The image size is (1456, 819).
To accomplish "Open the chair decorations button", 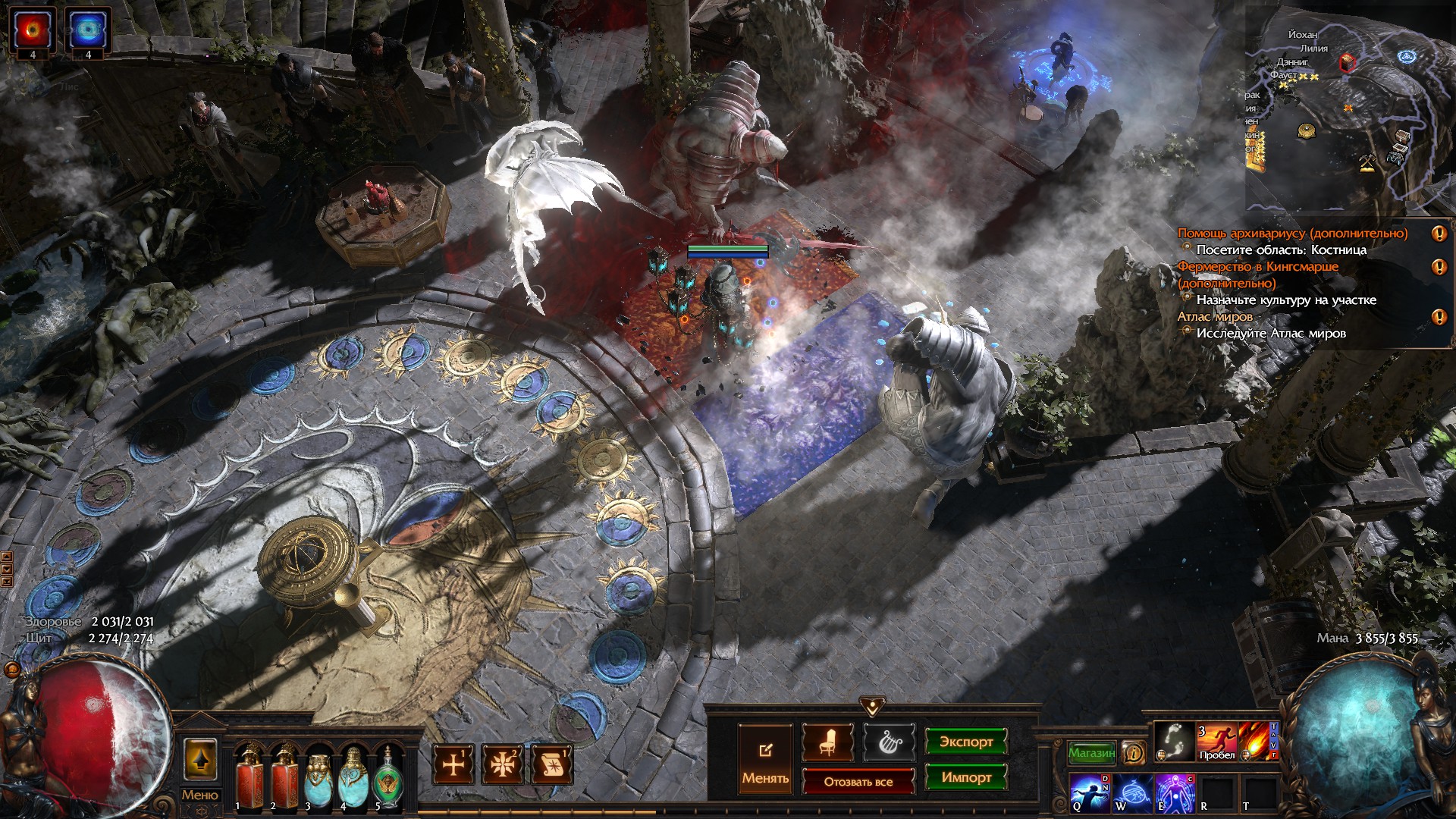I will (827, 742).
